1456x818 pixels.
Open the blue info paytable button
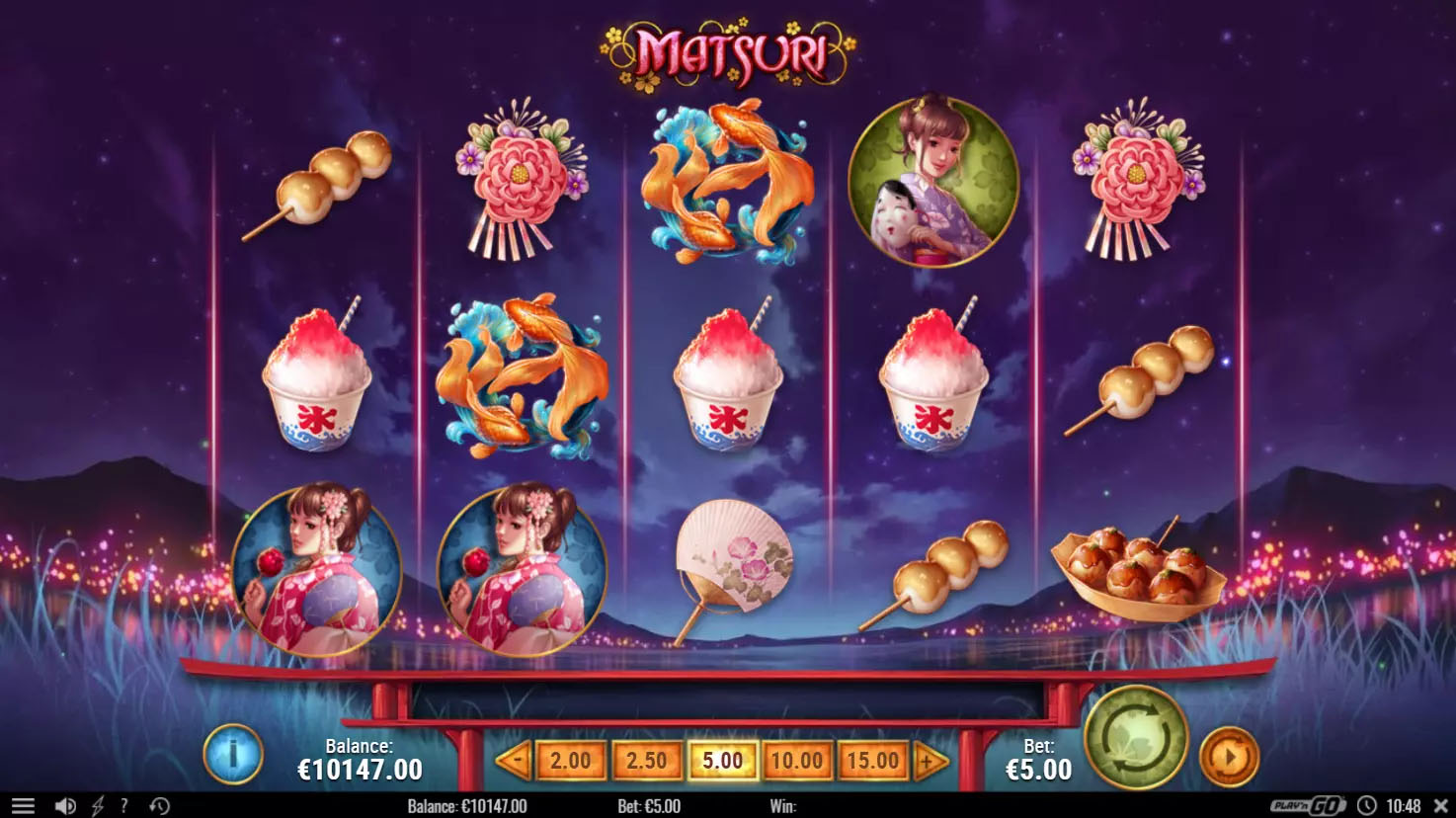[x=233, y=756]
